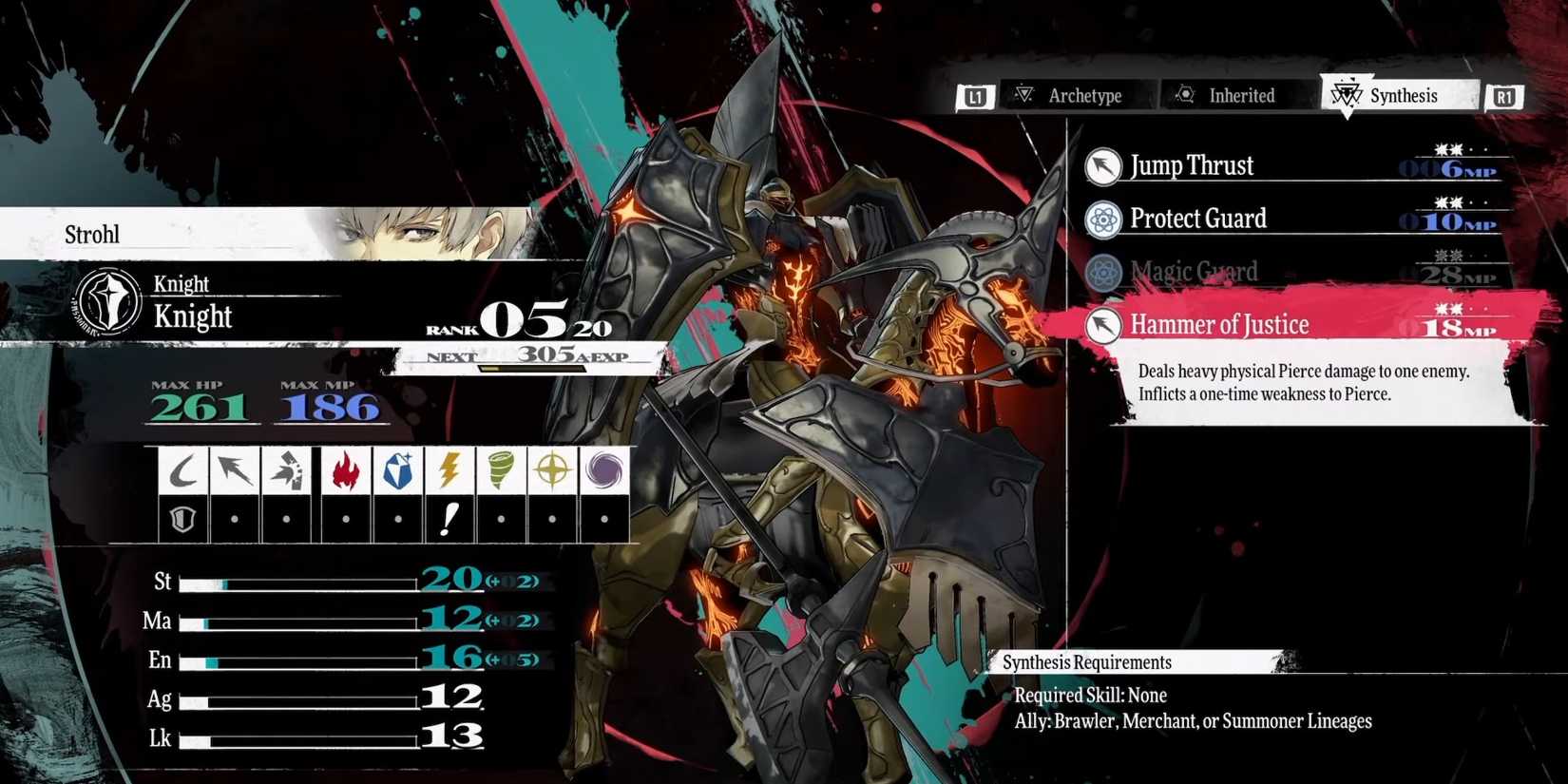
Task: Click the fire affinity icon
Action: [x=346, y=470]
